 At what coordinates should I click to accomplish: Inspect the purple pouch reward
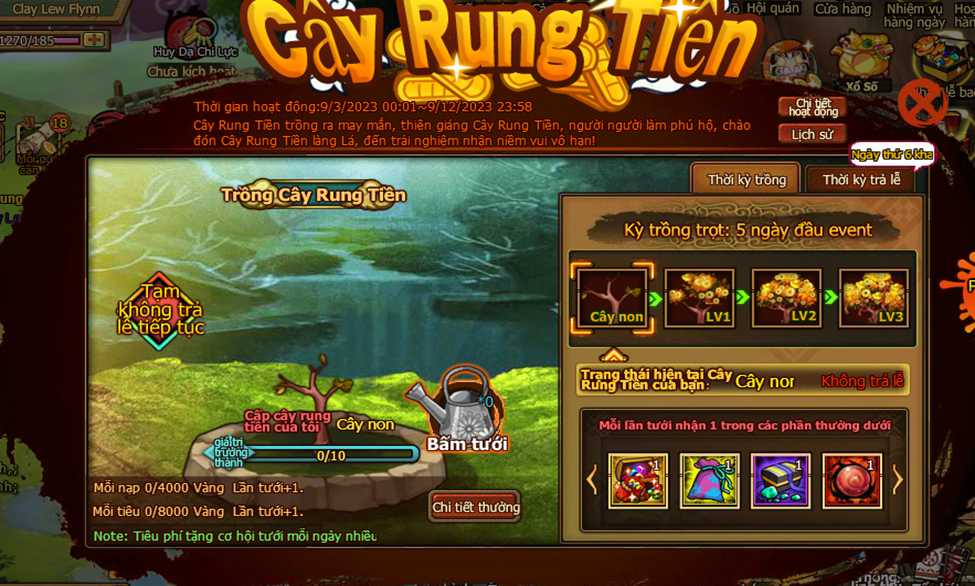coord(709,481)
